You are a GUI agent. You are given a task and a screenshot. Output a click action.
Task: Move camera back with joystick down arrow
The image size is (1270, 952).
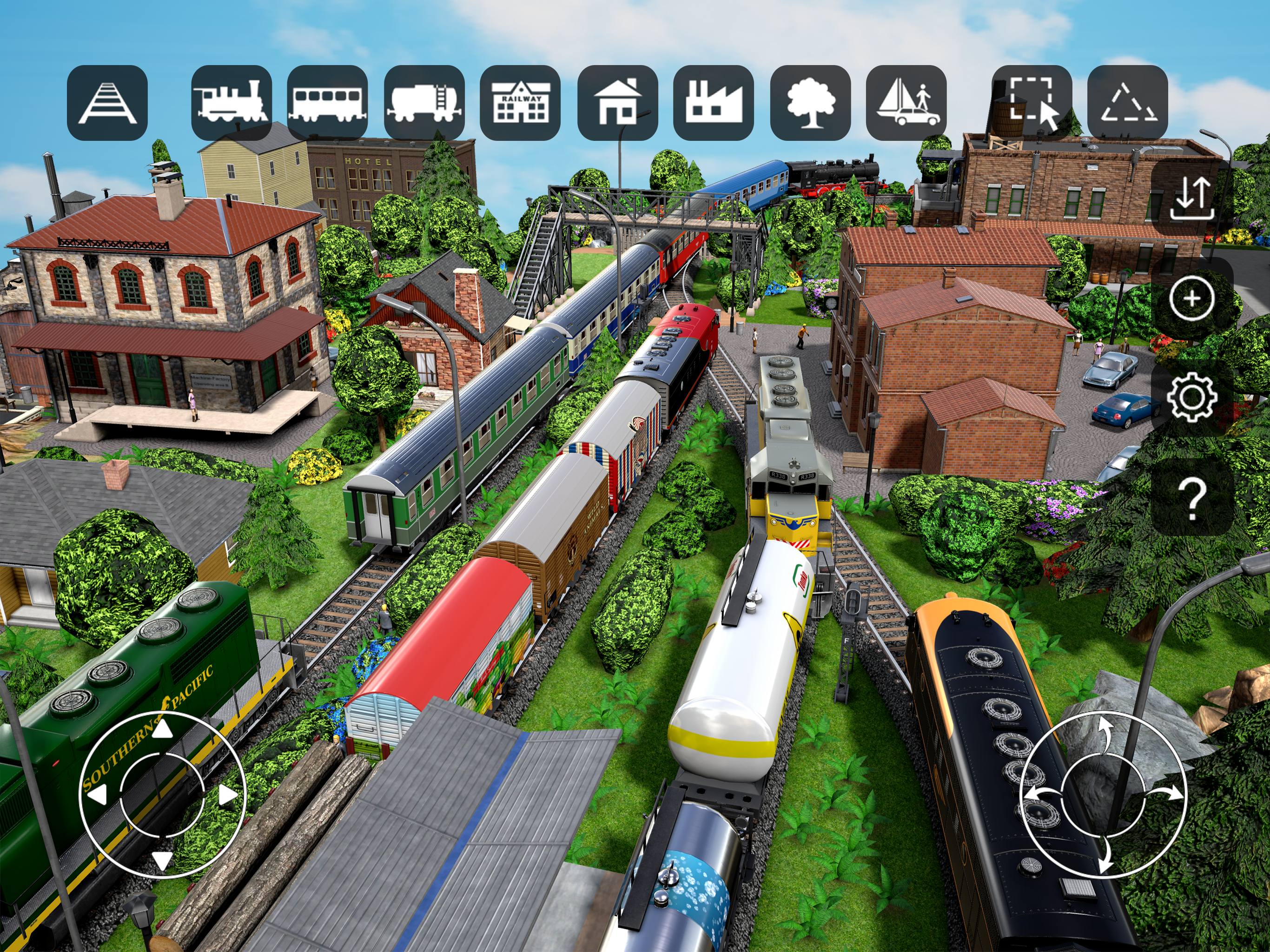(x=163, y=860)
